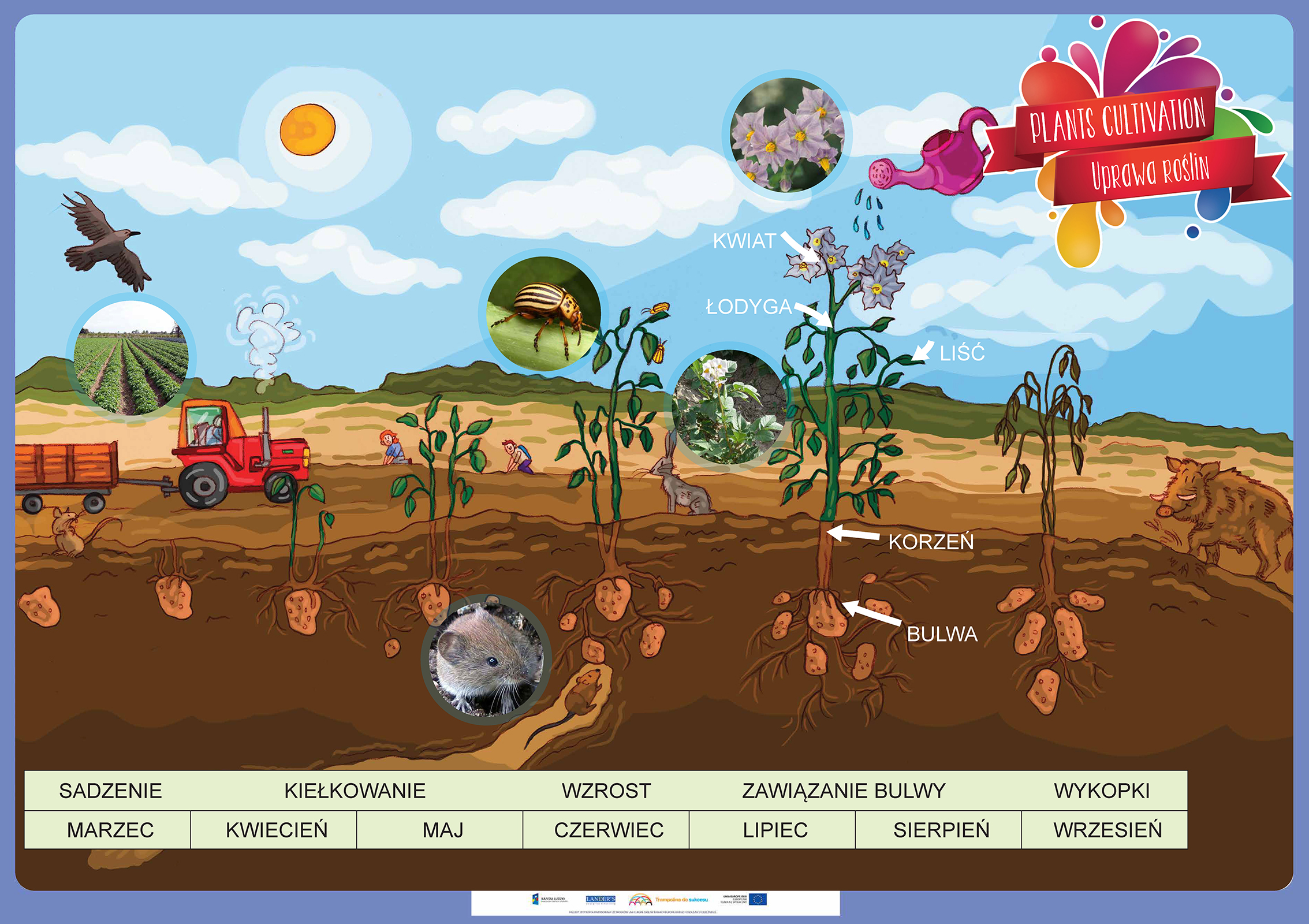1309x924 pixels.
Task: Choose the KORZEŃ root label
Action: point(931,542)
